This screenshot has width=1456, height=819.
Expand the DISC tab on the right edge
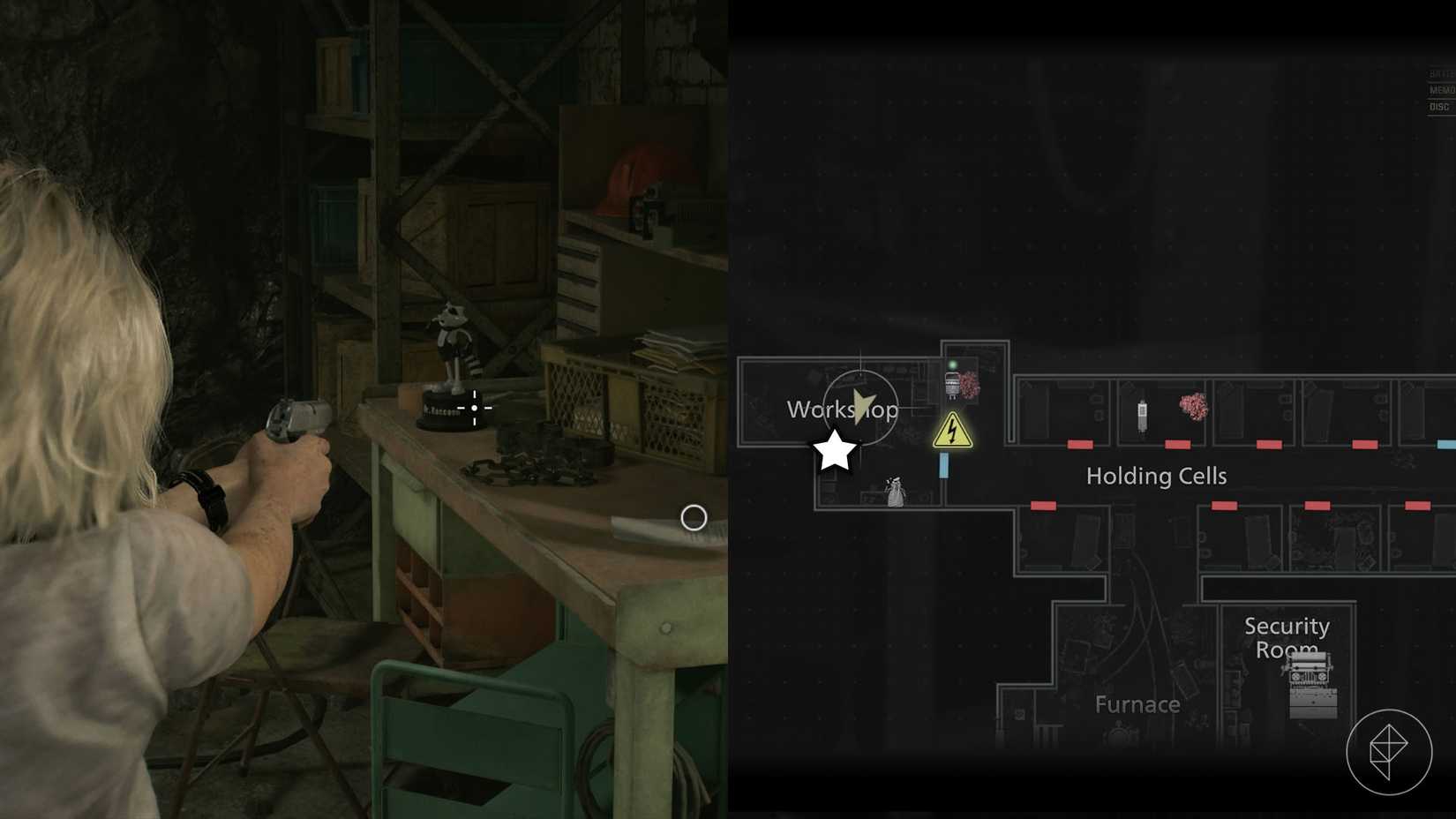point(1438,105)
